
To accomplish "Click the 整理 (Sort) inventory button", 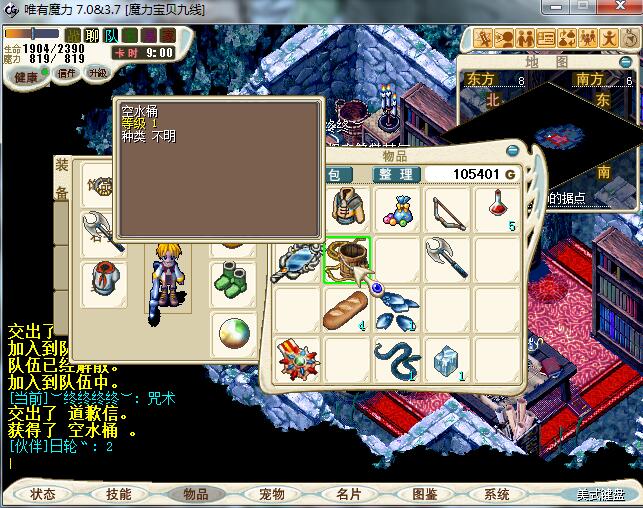I will pos(395,174).
